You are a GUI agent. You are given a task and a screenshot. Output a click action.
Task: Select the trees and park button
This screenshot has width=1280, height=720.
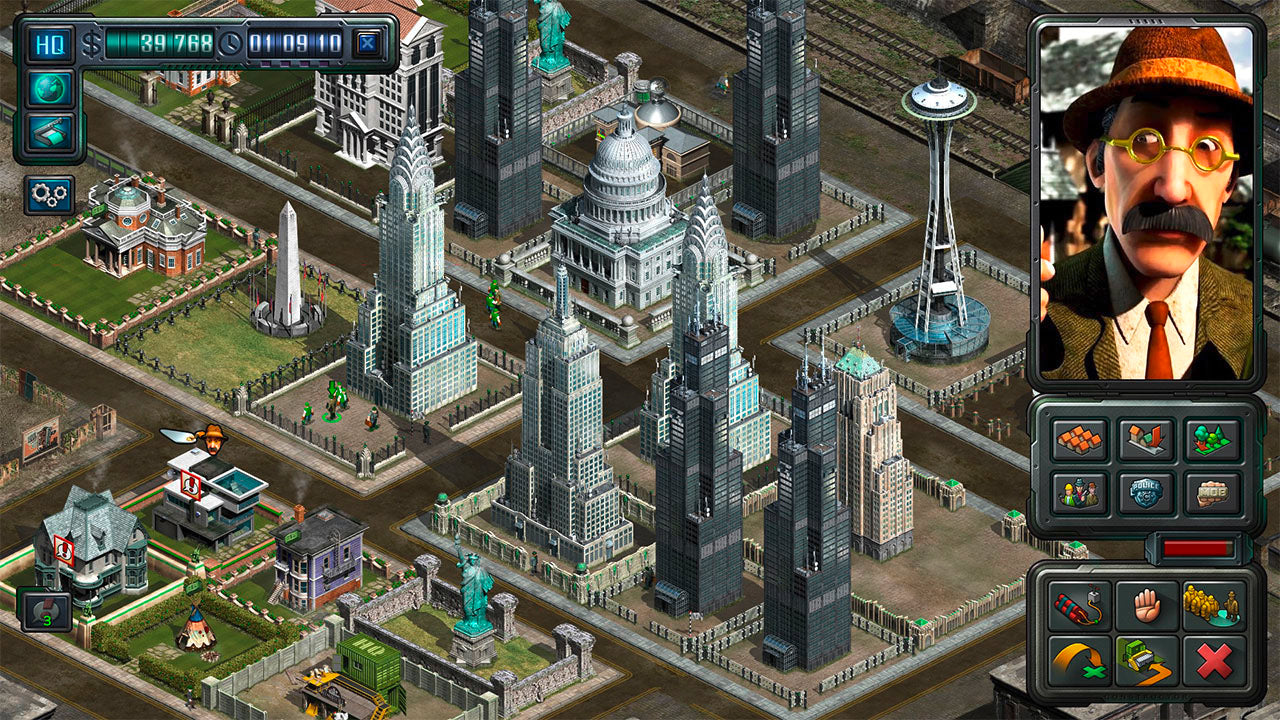(x=1214, y=438)
